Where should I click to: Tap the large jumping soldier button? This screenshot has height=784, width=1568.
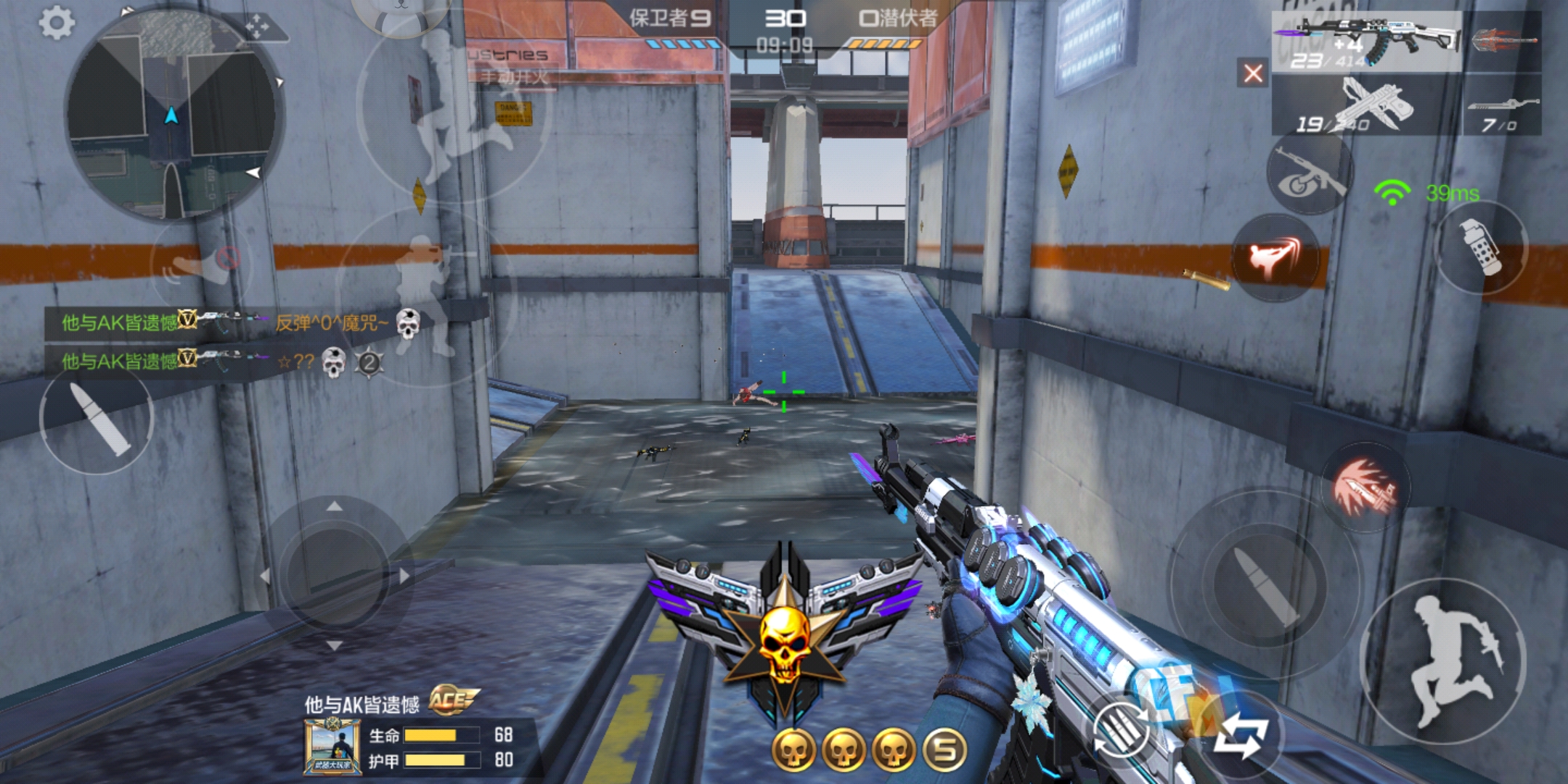tap(1442, 661)
